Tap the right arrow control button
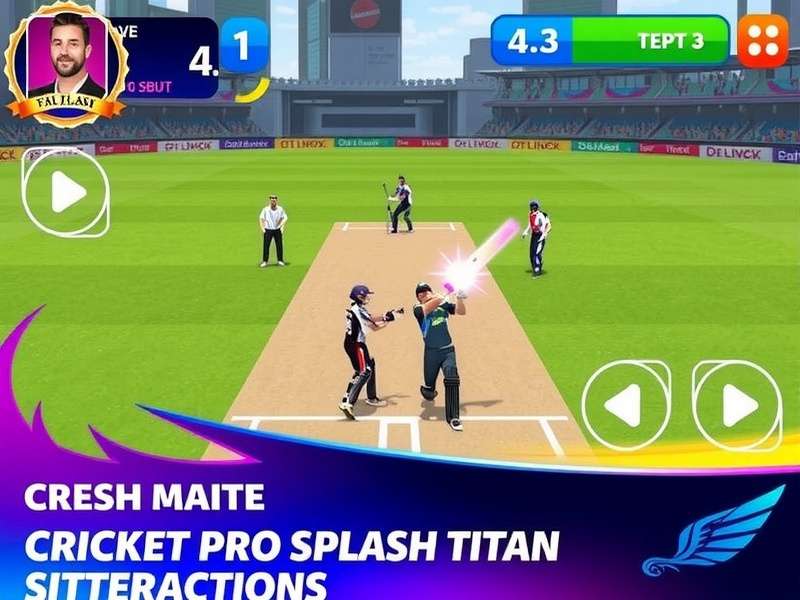This screenshot has height=600, width=800. tap(736, 405)
